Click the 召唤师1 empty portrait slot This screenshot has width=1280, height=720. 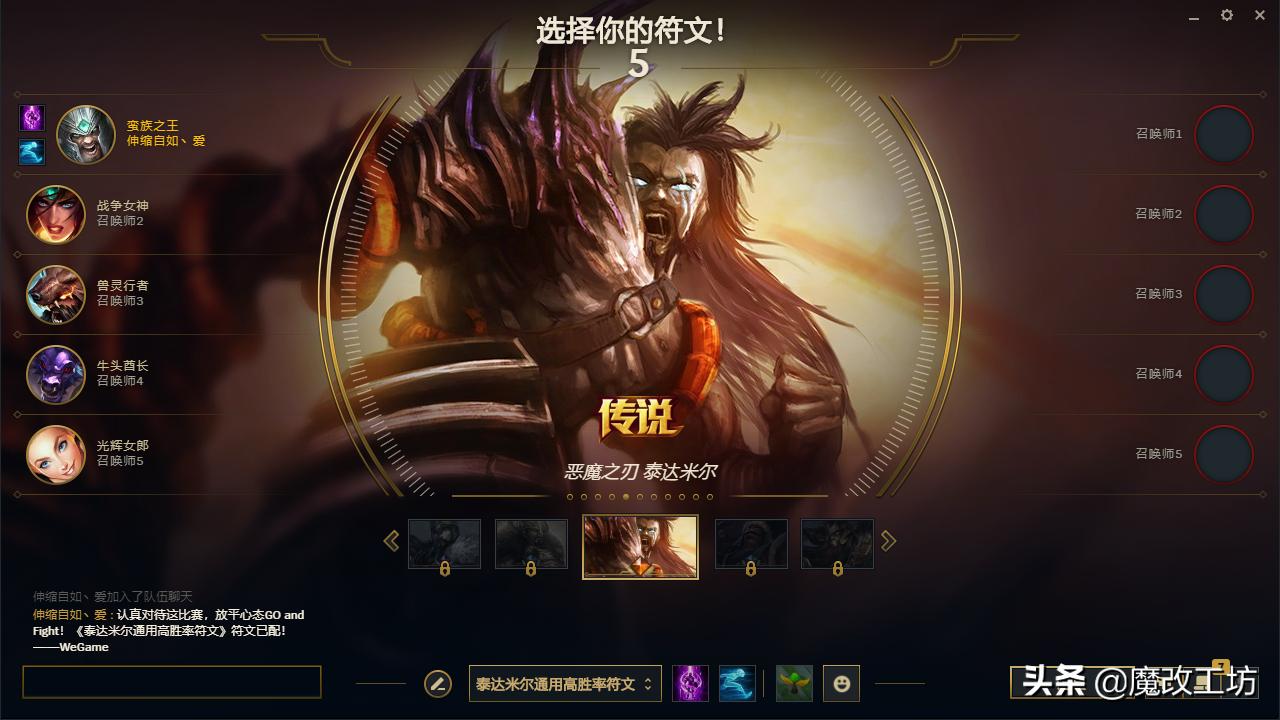click(x=1224, y=134)
